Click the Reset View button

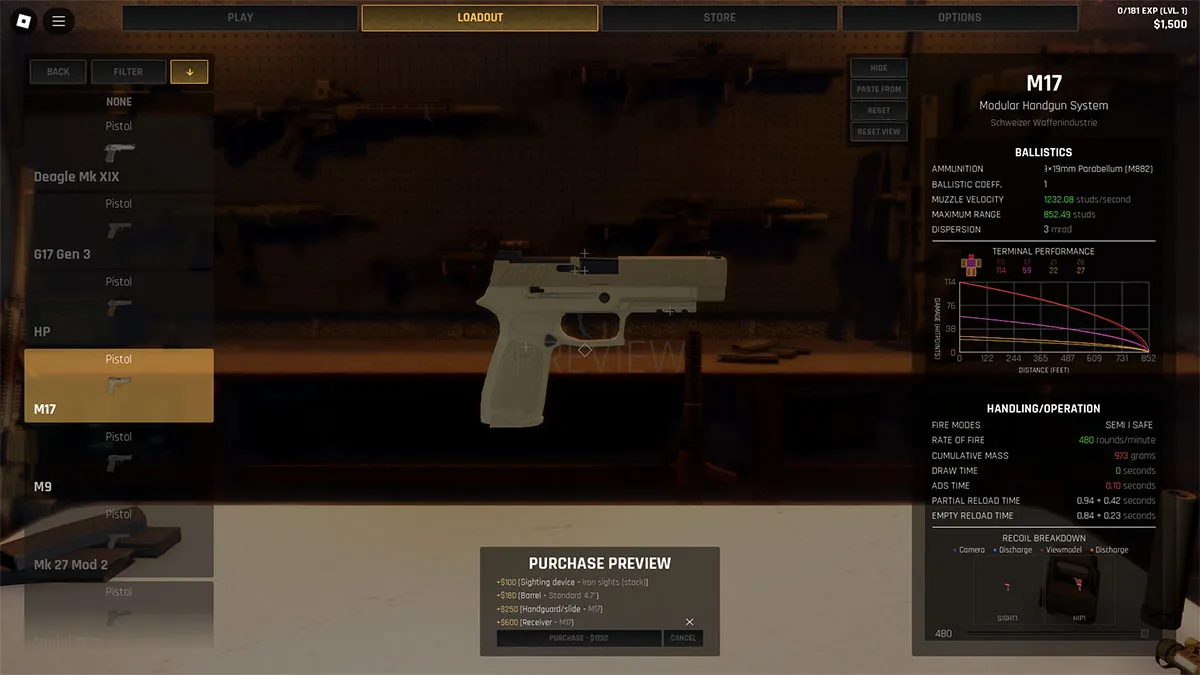[878, 132]
